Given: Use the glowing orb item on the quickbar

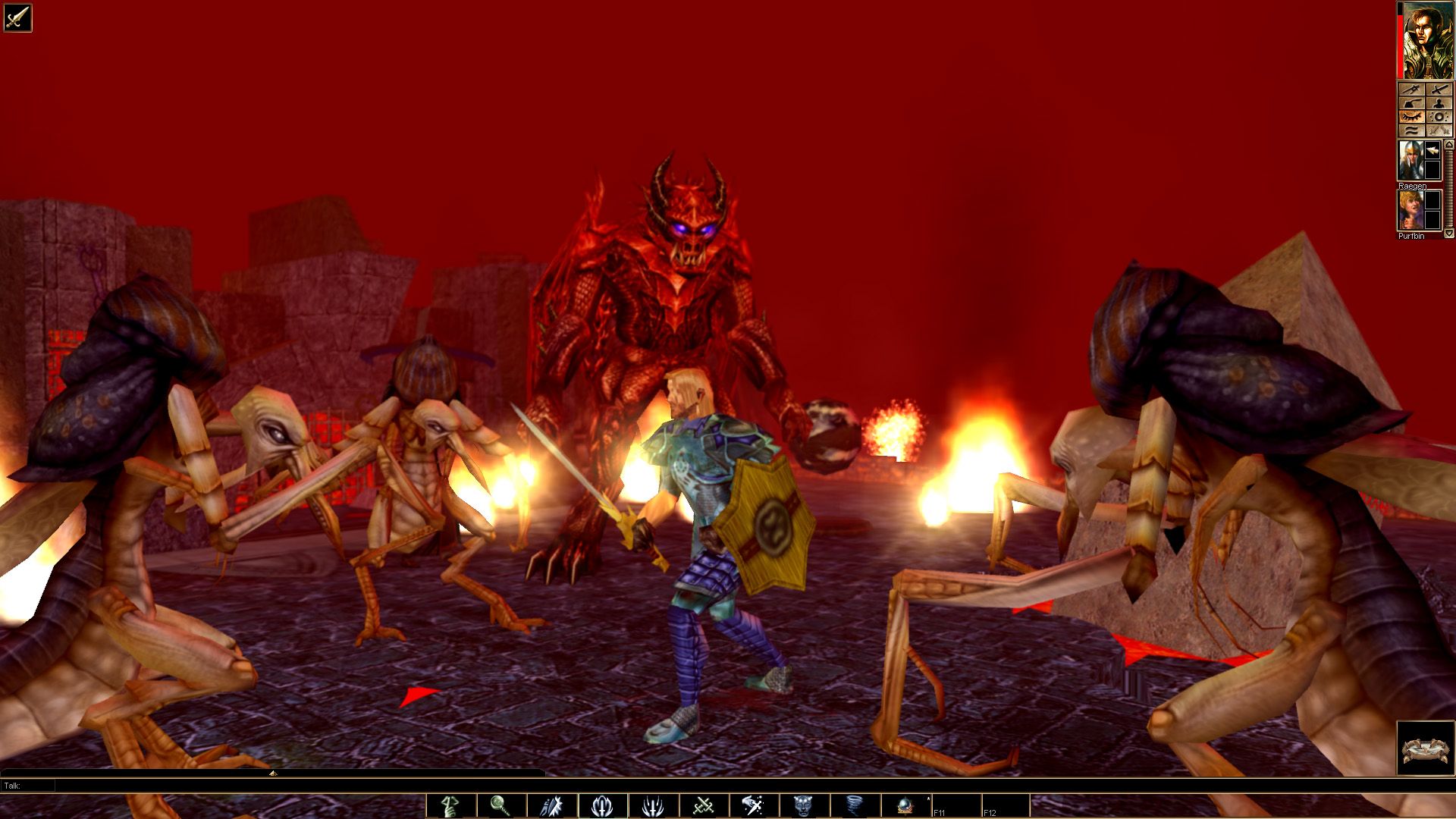Looking at the screenshot, I should (x=905, y=805).
